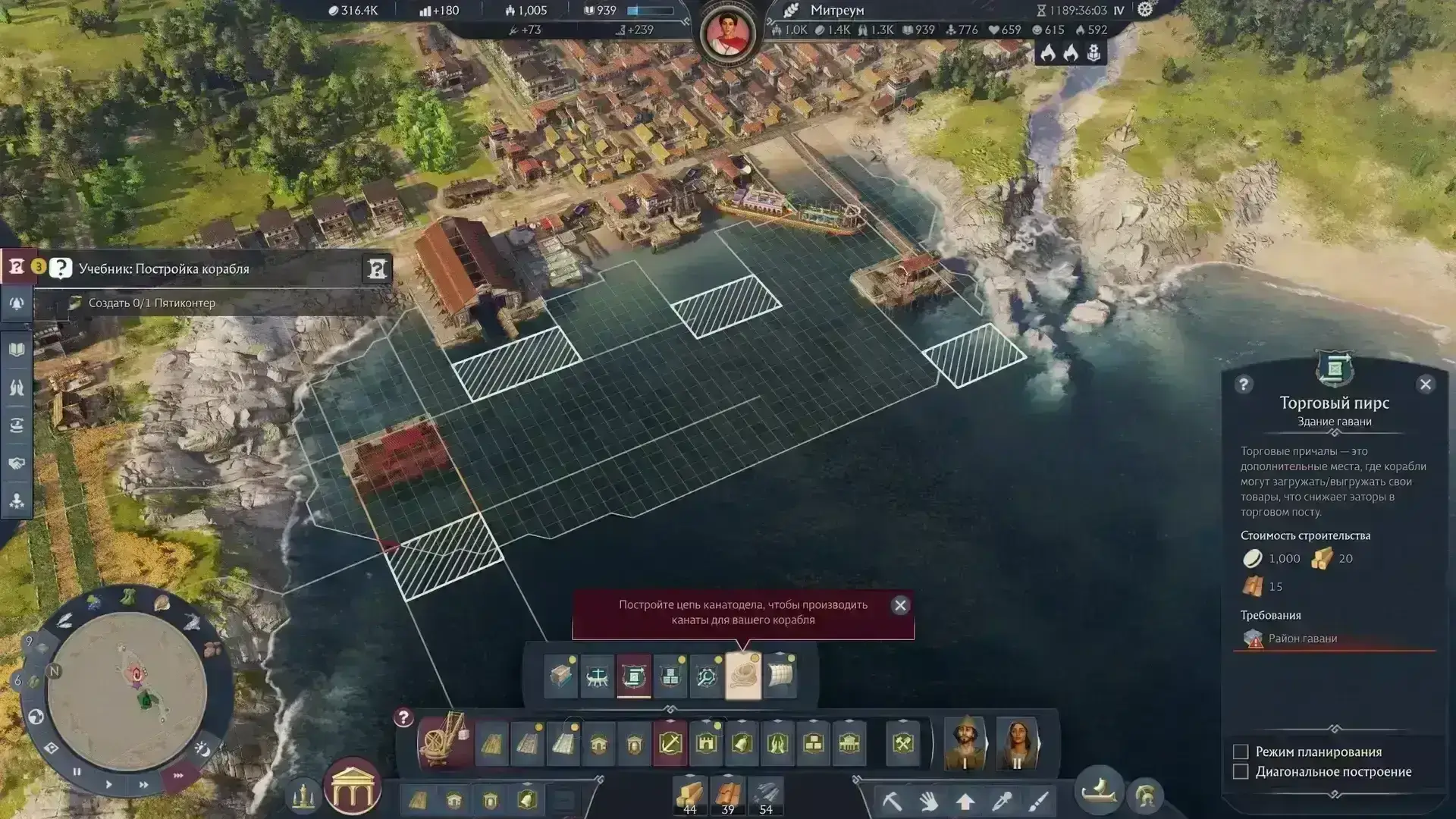1456x819 pixels.
Task: Set game speed to double fast-forward
Action: (143, 784)
